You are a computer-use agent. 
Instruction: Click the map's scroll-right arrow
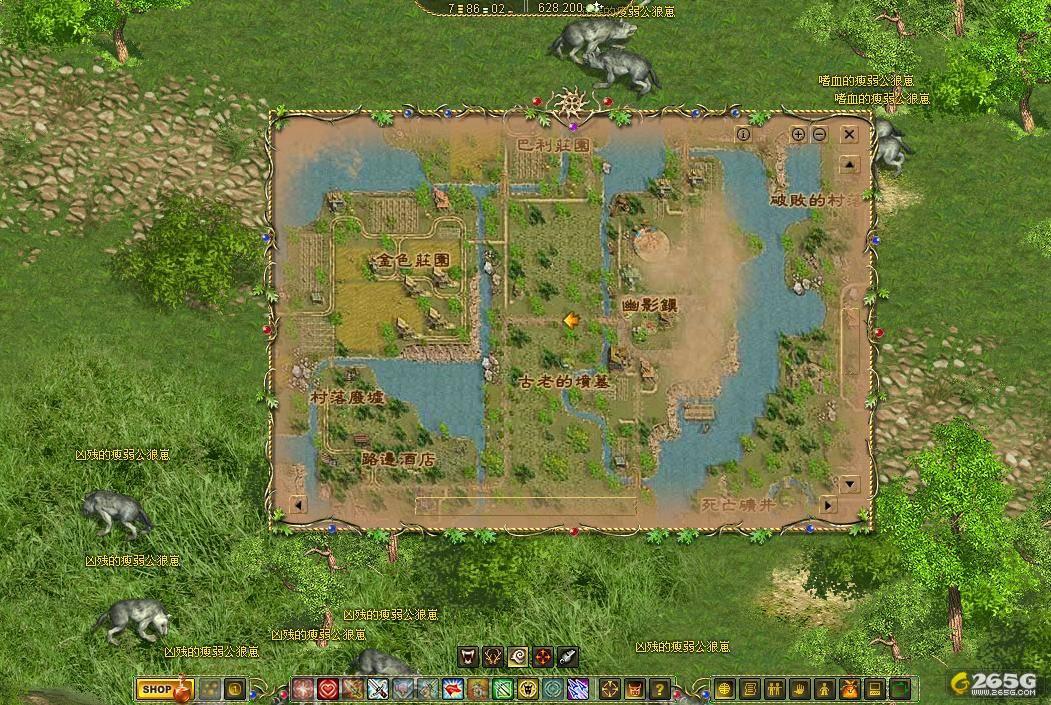827,506
